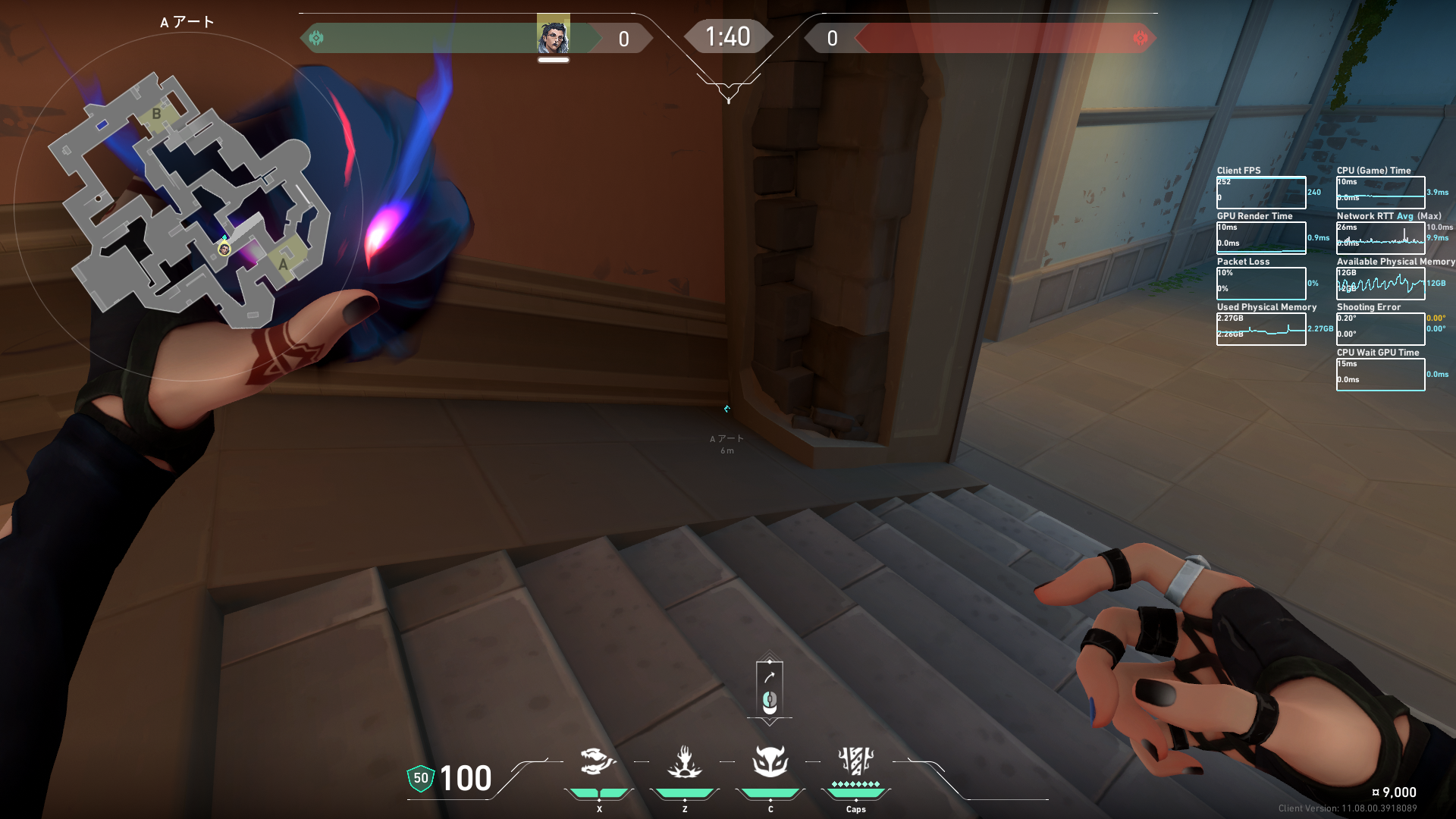
Task: Select the A site marker on the minimap
Action: click(x=284, y=263)
